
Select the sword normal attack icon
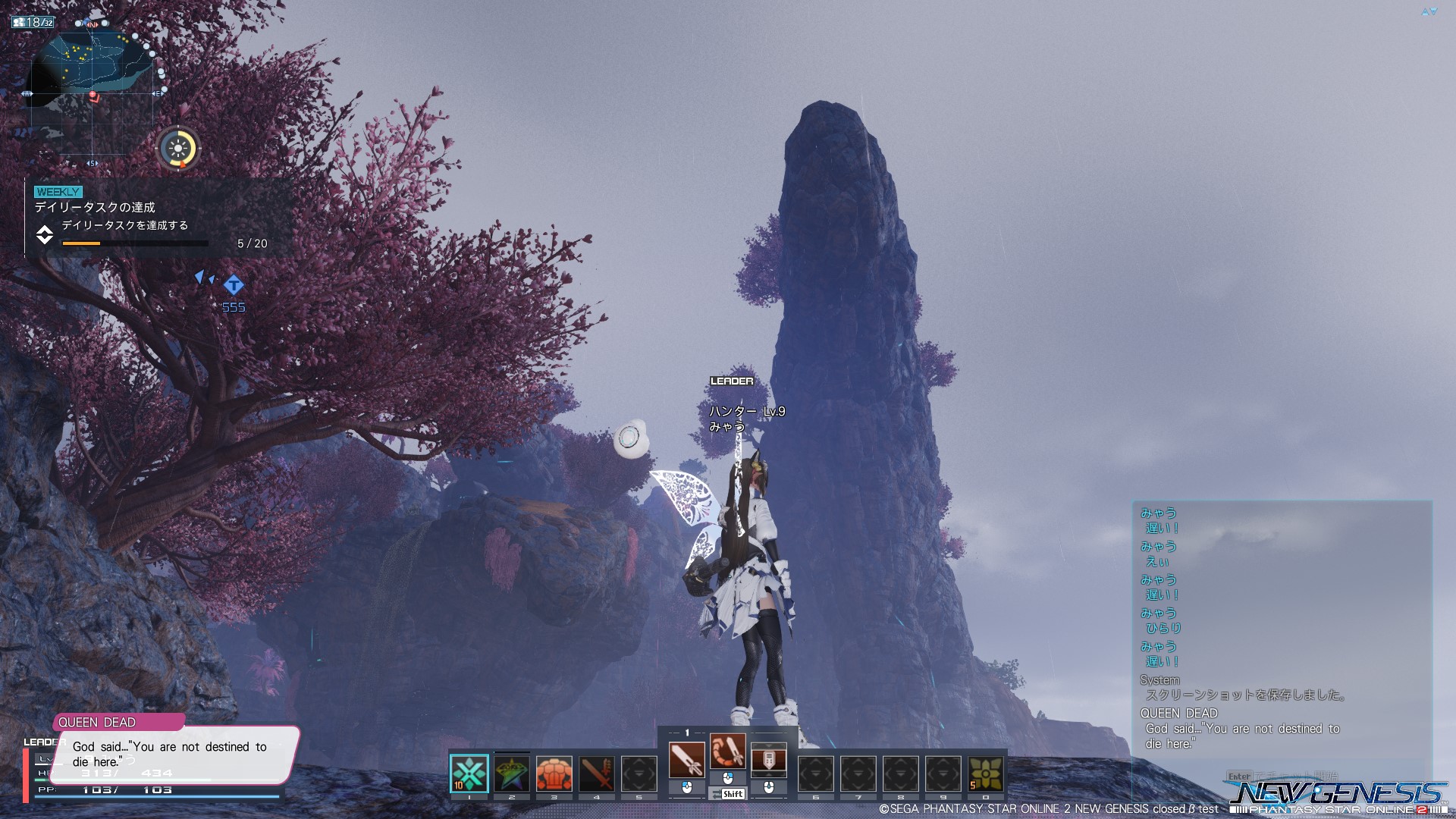tap(686, 759)
